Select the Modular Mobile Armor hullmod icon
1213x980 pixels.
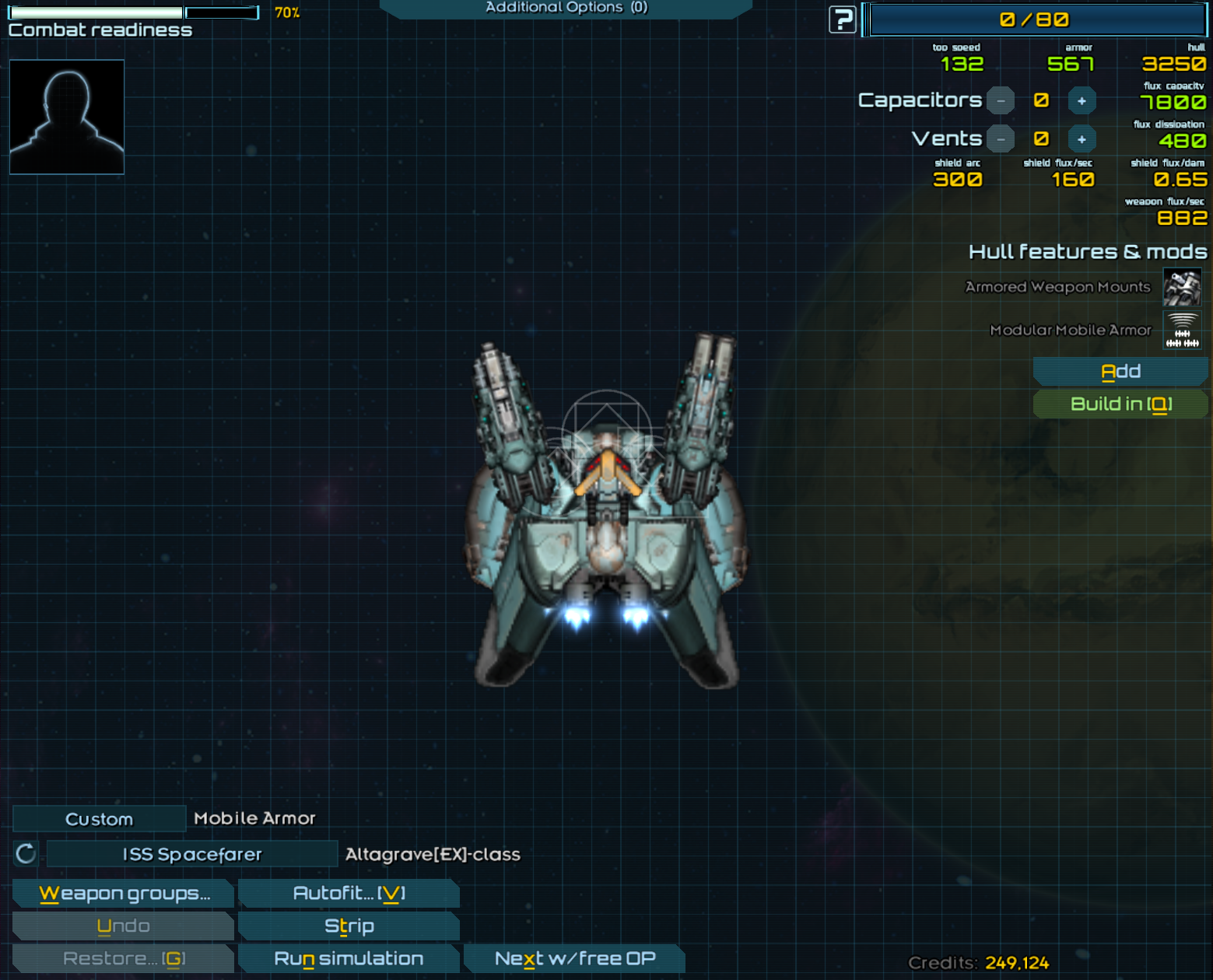pos(1181,330)
